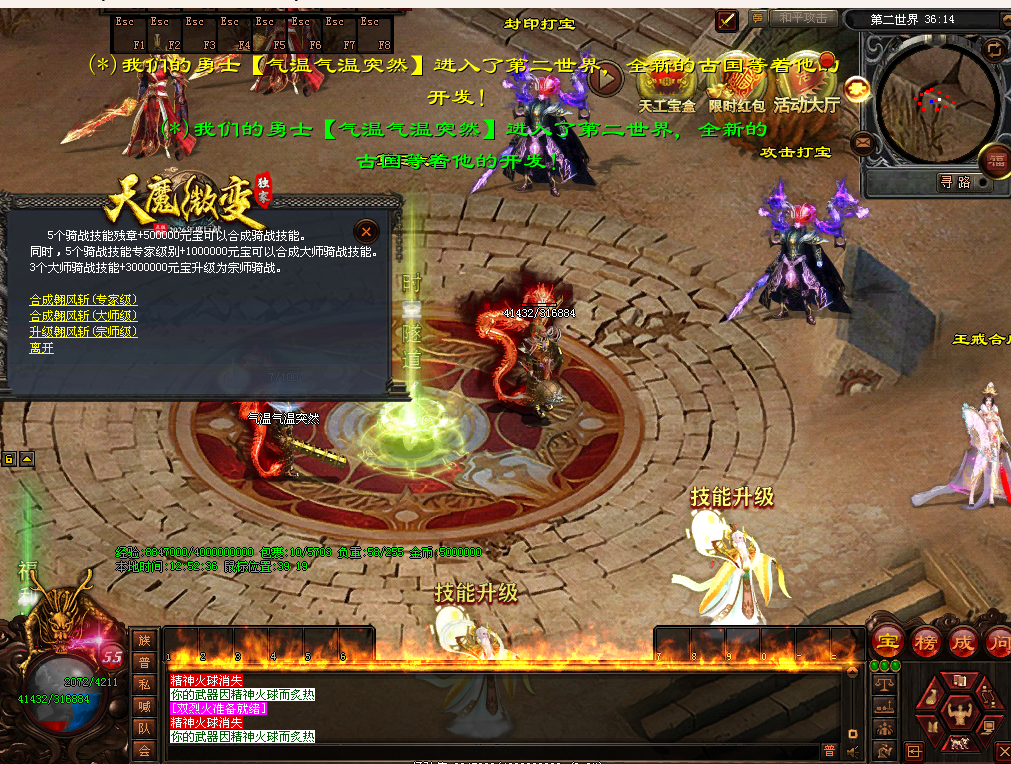
Task: Select 合成朝凤斩(大师级) option
Action: click(x=83, y=315)
